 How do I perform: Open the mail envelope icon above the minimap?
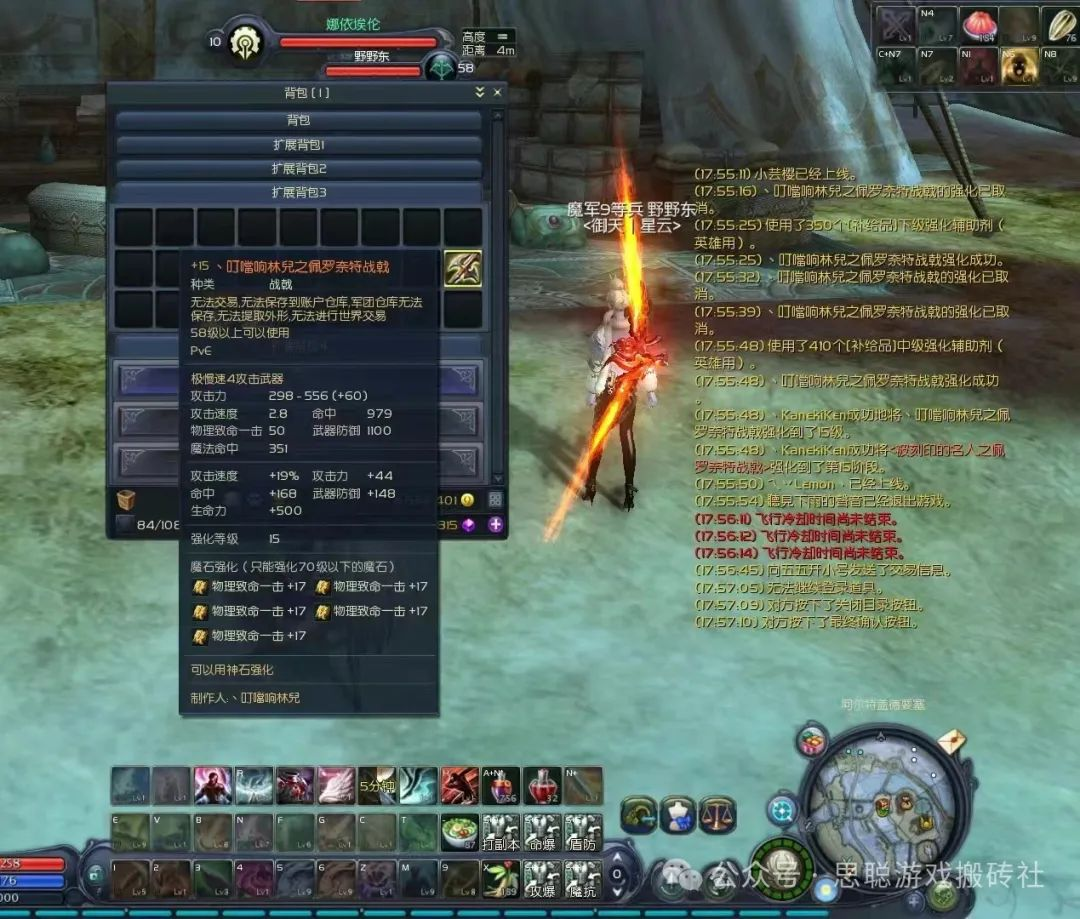click(950, 743)
